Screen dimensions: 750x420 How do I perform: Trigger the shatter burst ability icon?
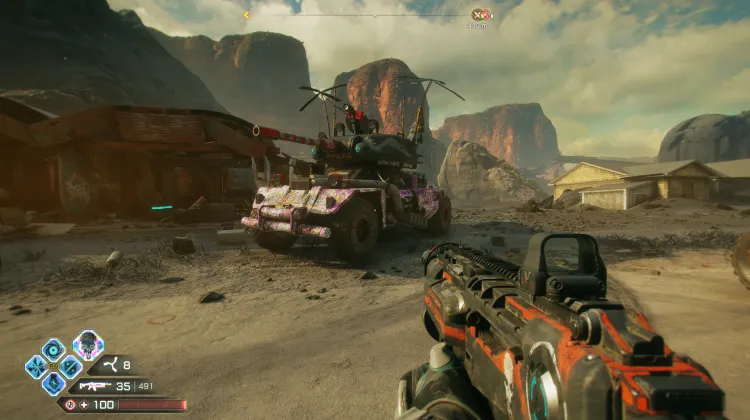tap(36, 366)
